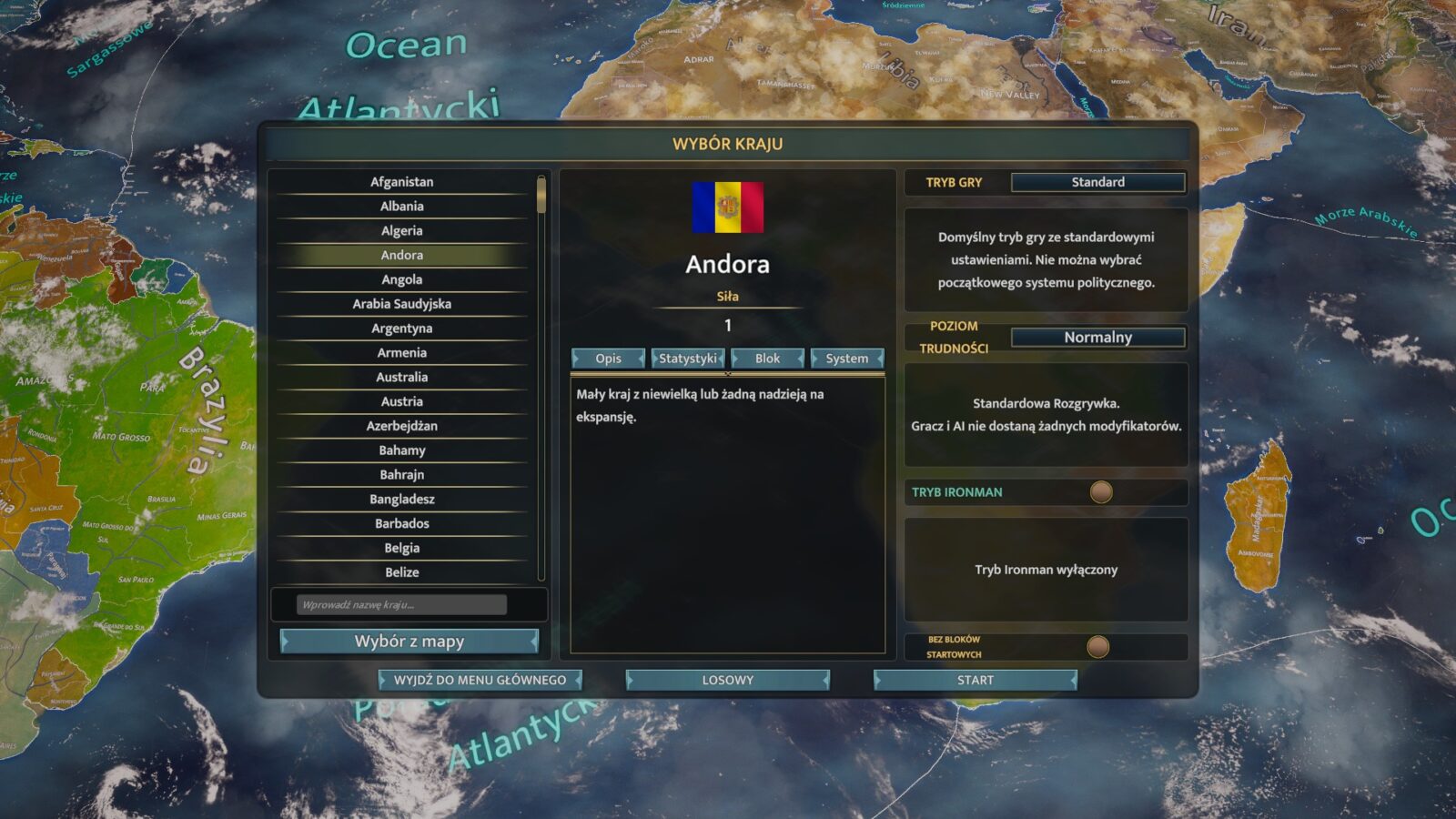Select Argentyna from the country list
The height and width of the screenshot is (819, 1456).
401,329
